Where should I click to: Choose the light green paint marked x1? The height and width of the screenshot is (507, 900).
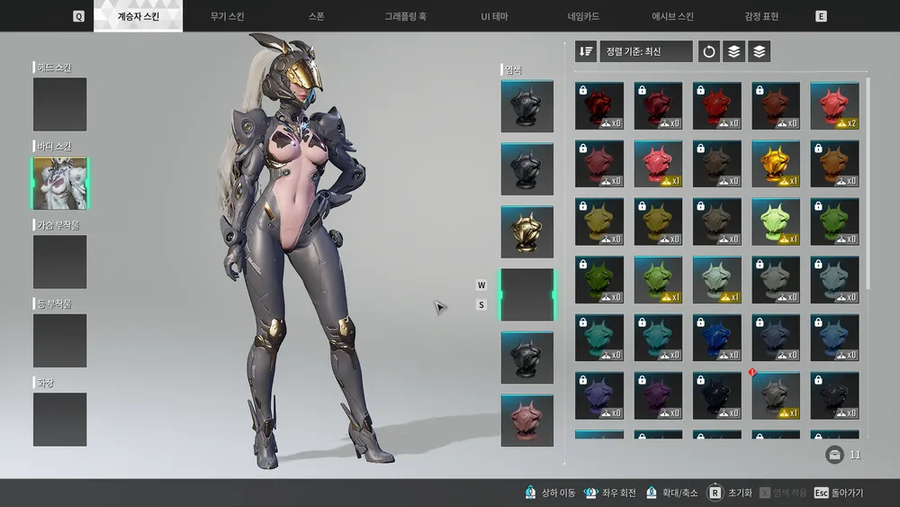[x=775, y=222]
